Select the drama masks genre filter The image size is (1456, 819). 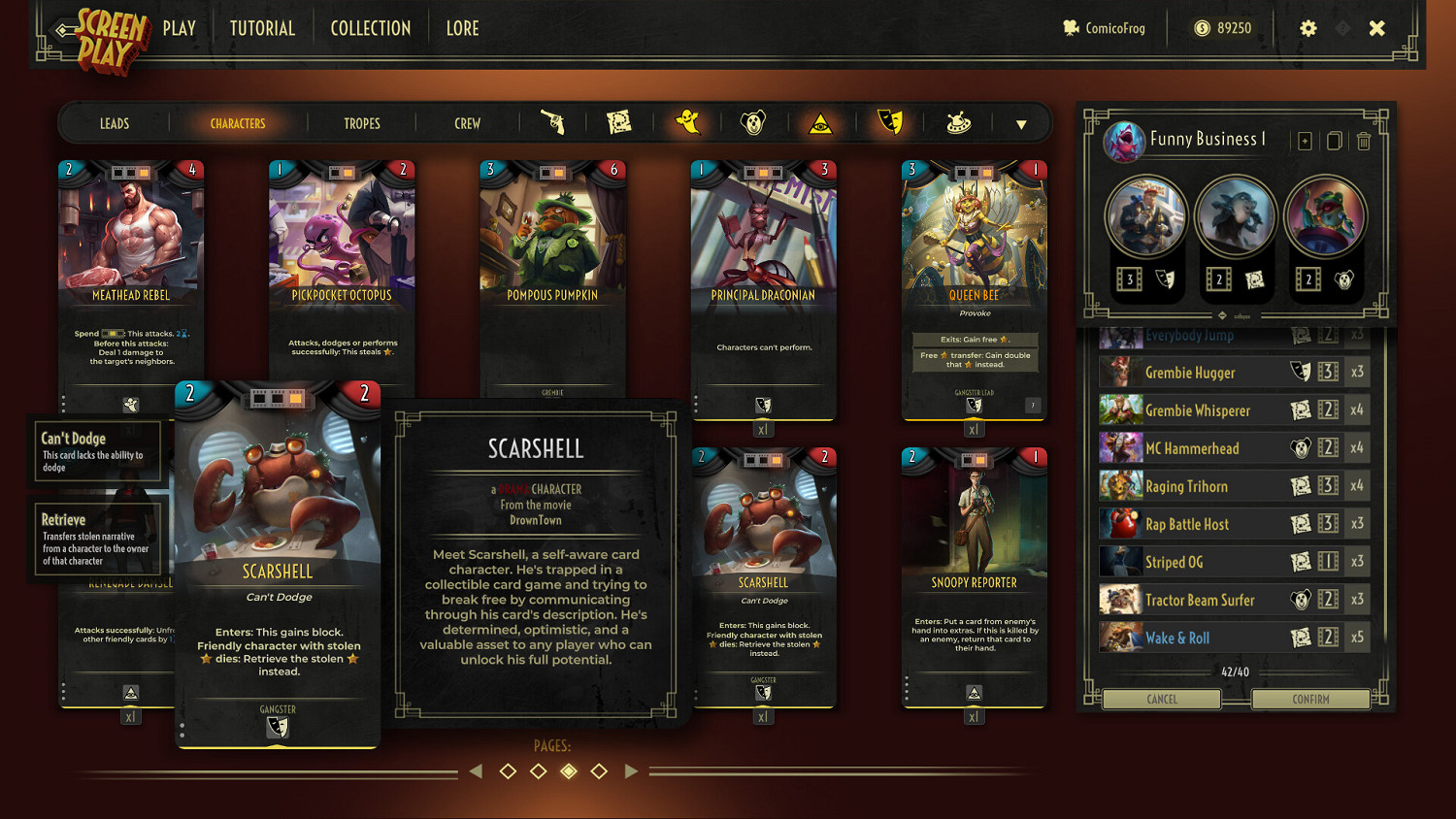click(x=889, y=122)
